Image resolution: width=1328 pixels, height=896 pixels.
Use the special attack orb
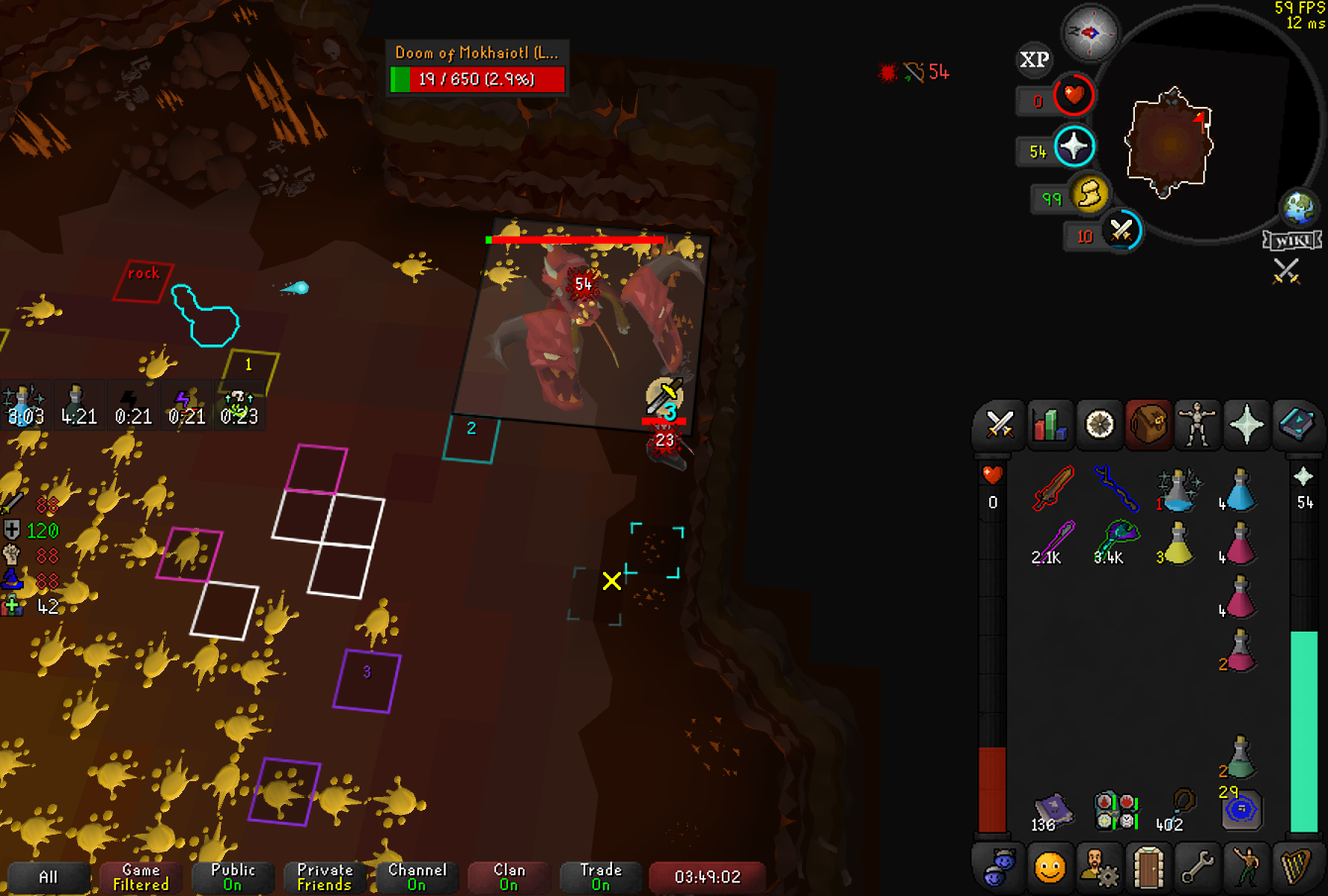(1121, 232)
